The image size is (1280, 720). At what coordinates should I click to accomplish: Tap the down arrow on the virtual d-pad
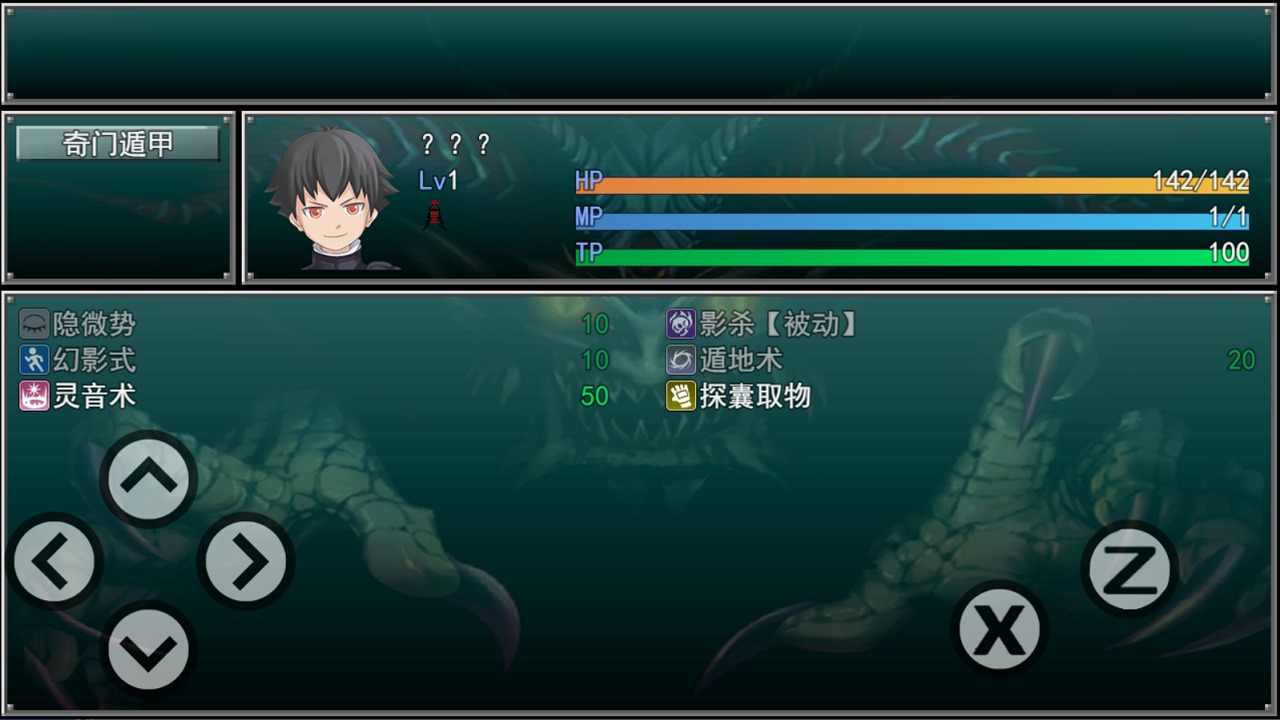coord(148,647)
